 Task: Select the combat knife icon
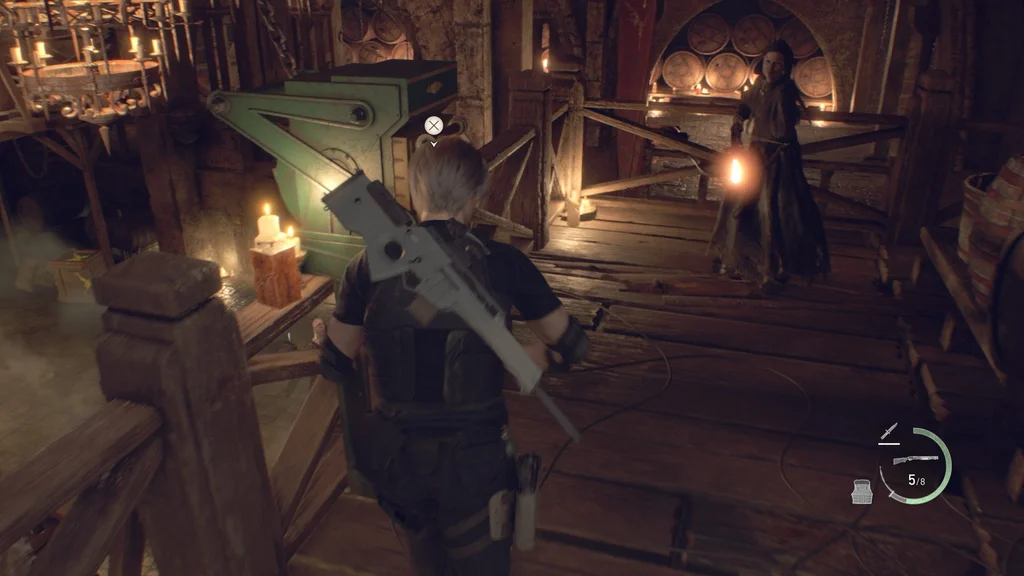888,432
